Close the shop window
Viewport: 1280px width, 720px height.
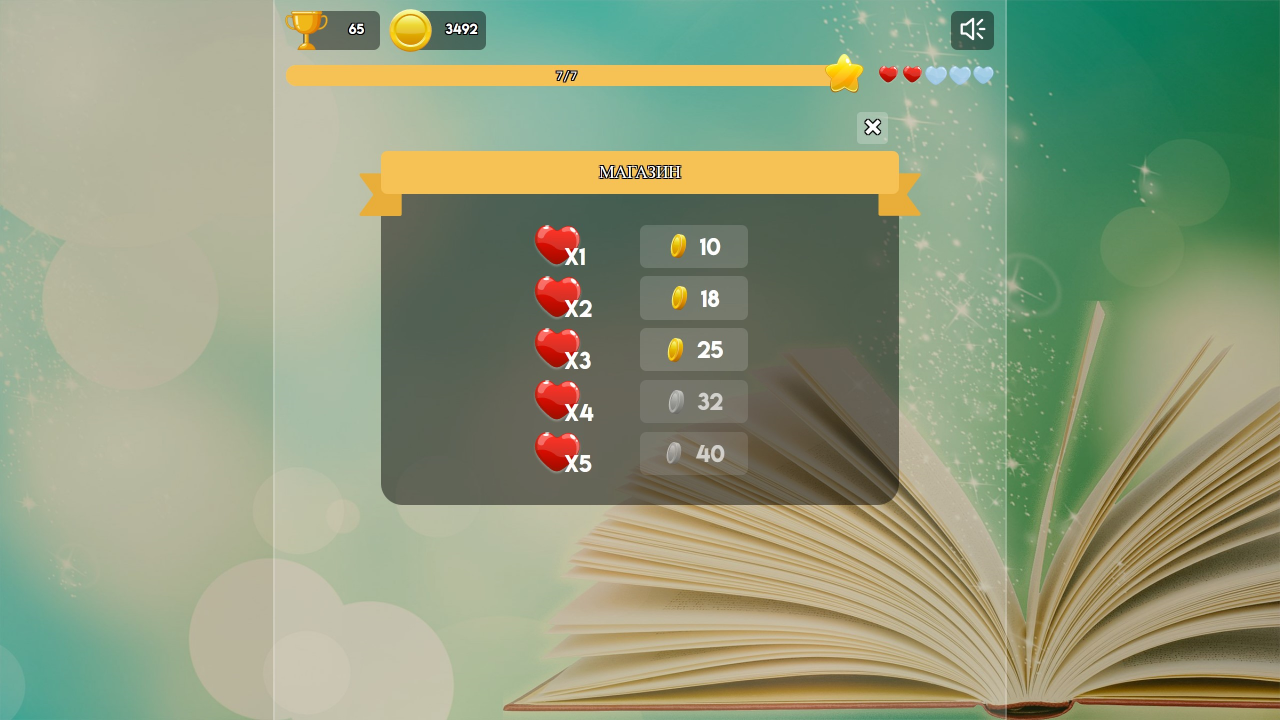pyautogui.click(x=871, y=127)
